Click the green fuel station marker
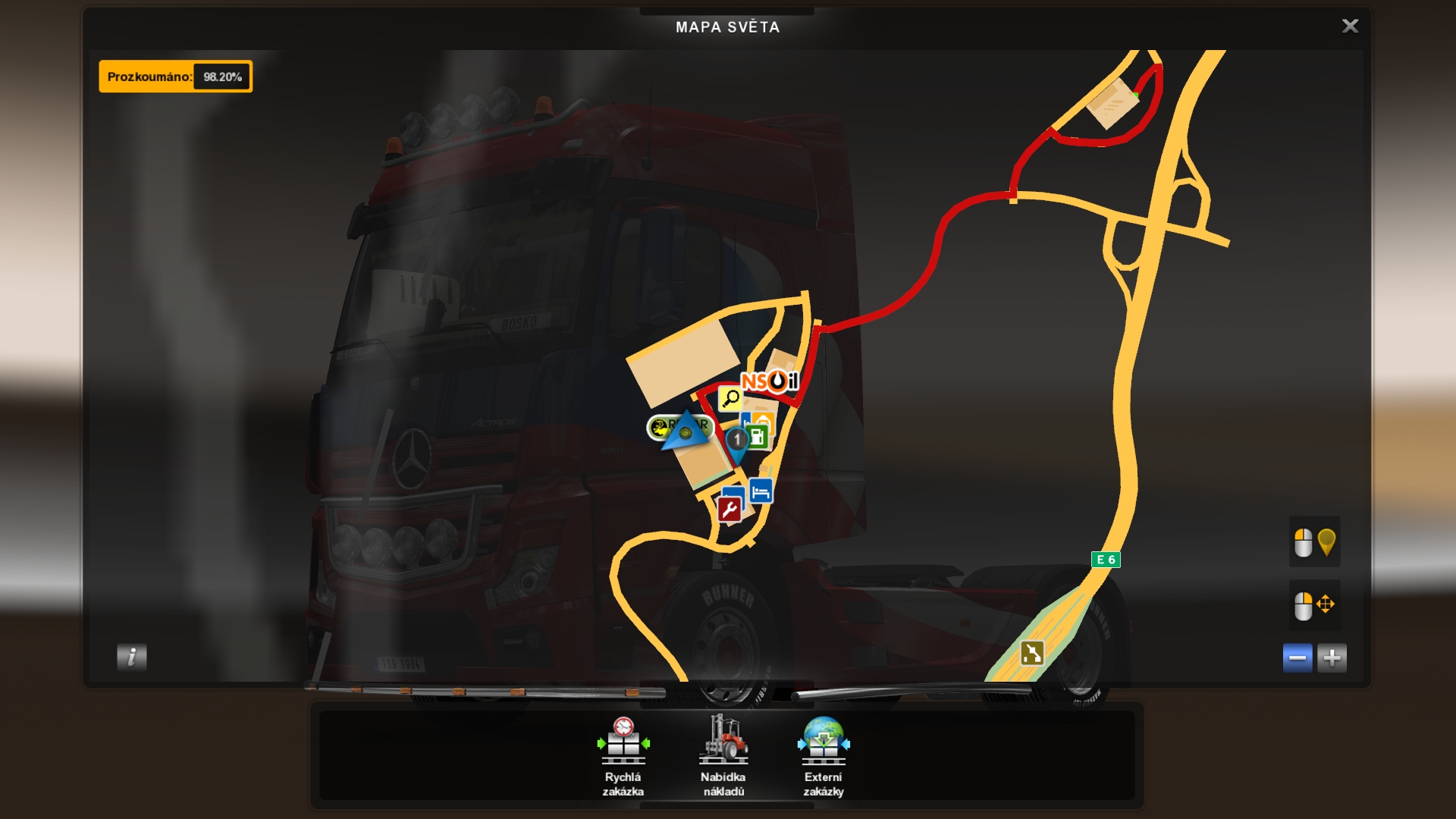Image resolution: width=1456 pixels, height=819 pixels. pos(758,437)
